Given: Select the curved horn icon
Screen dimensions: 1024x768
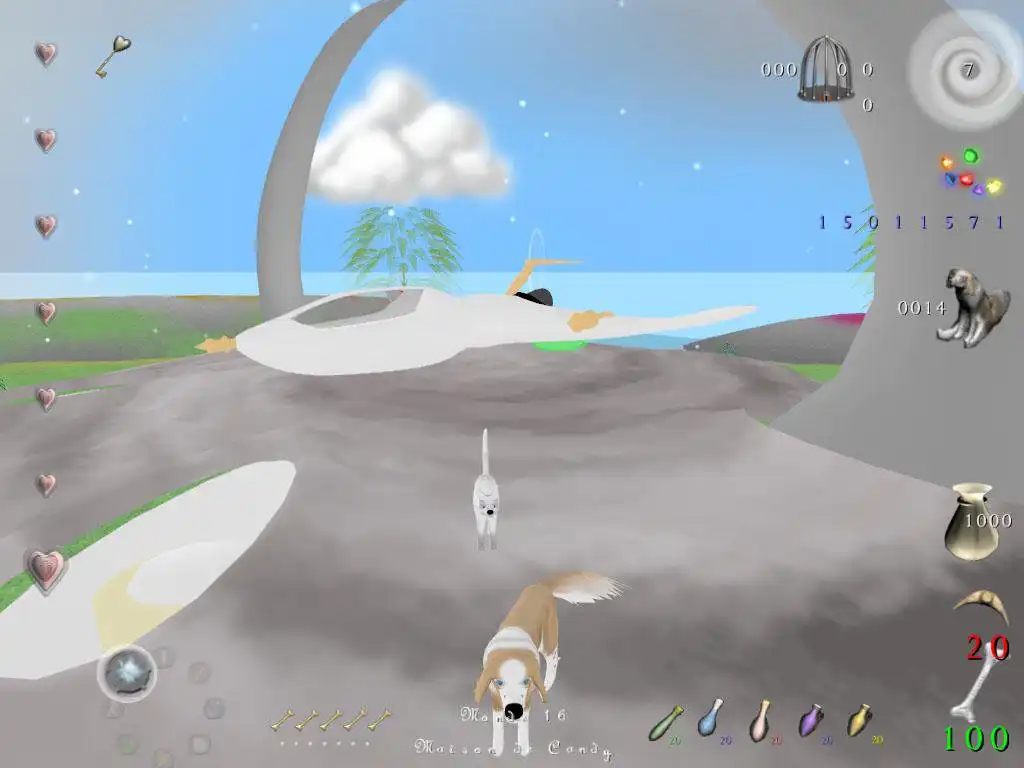Looking at the screenshot, I should 980,604.
